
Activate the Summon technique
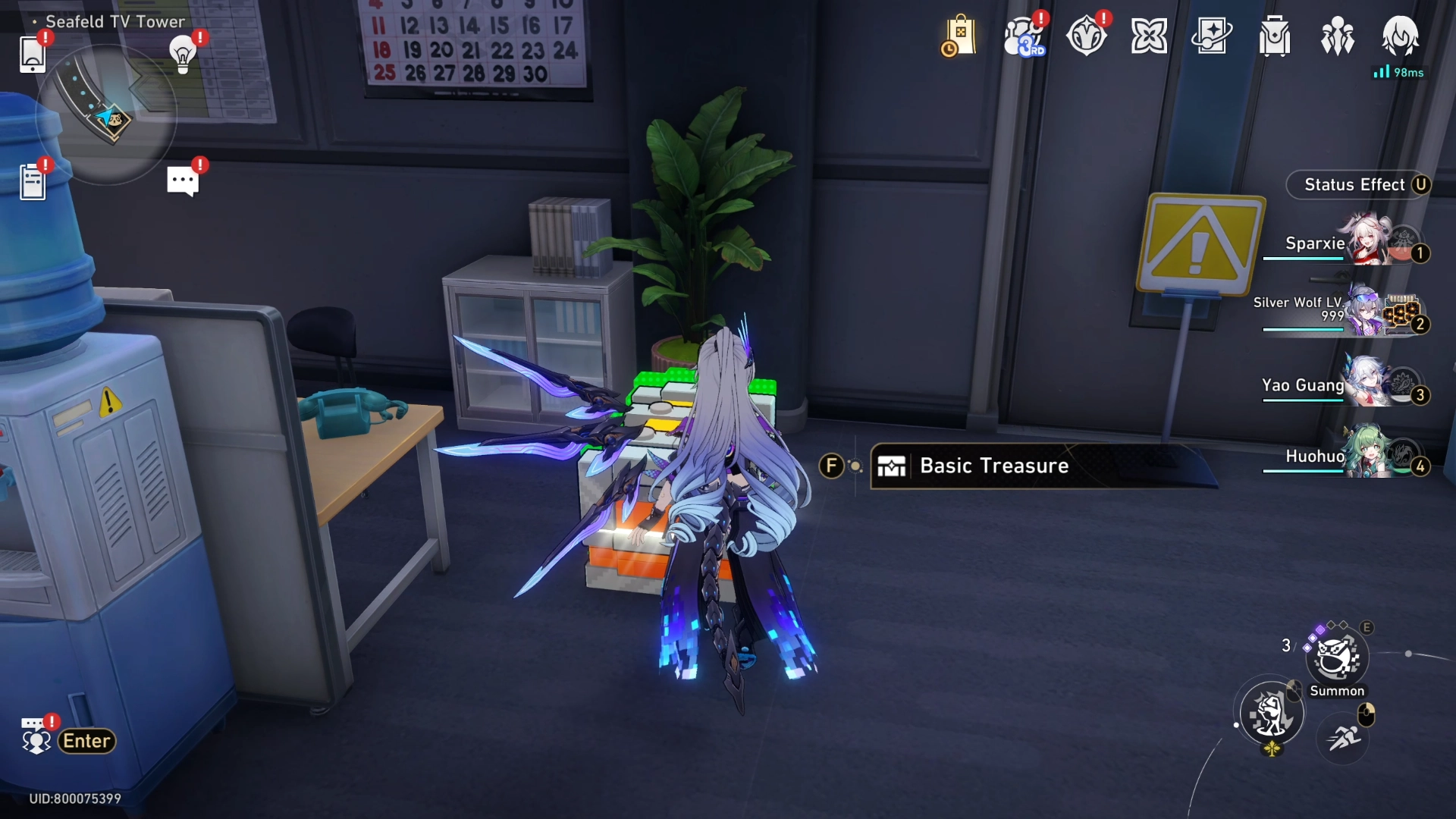point(1337,658)
